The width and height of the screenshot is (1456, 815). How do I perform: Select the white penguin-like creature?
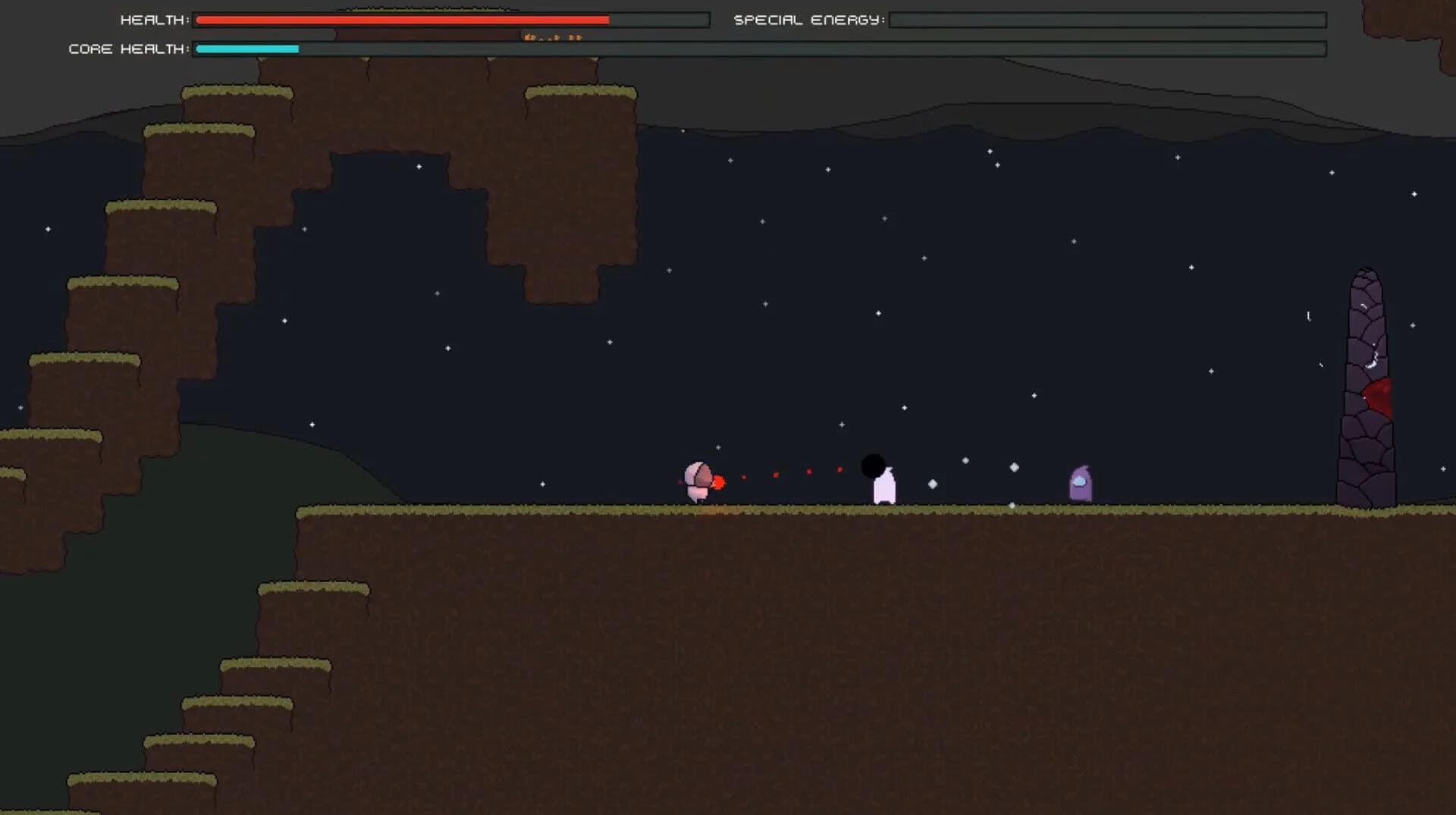click(886, 489)
